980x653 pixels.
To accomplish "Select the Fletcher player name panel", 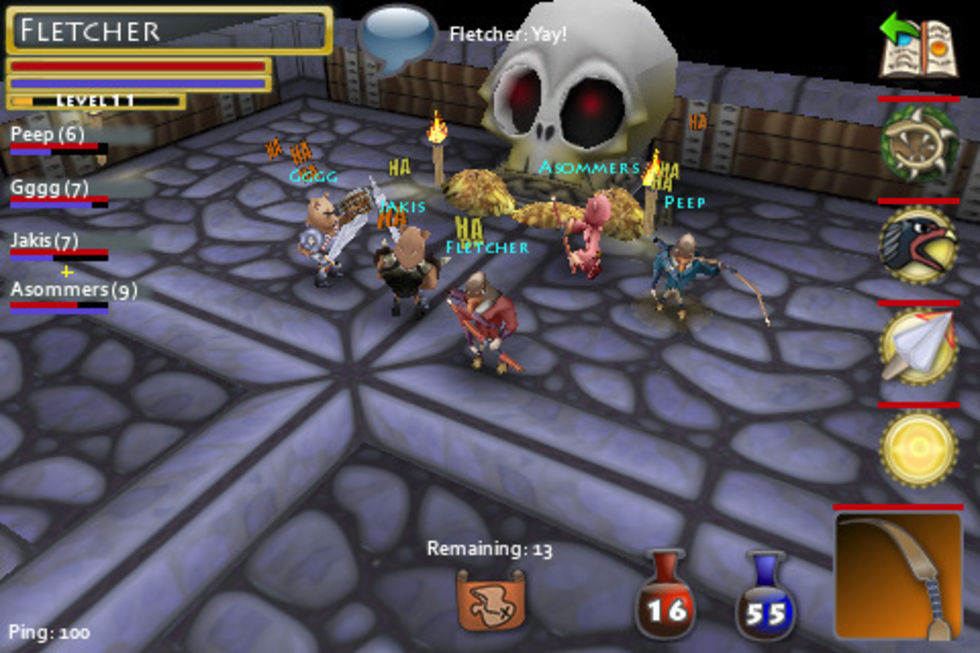I will (x=169, y=30).
